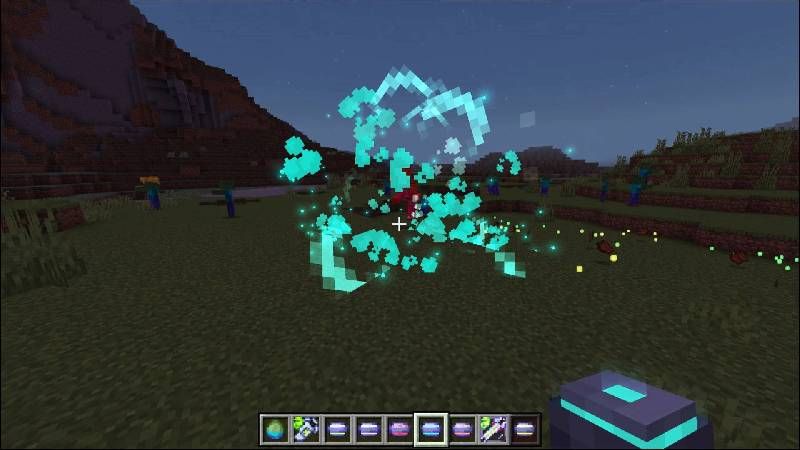The height and width of the screenshot is (450, 800).
Task: Choose the highlighted cyan capsule hotbar slot
Action: click(x=431, y=429)
